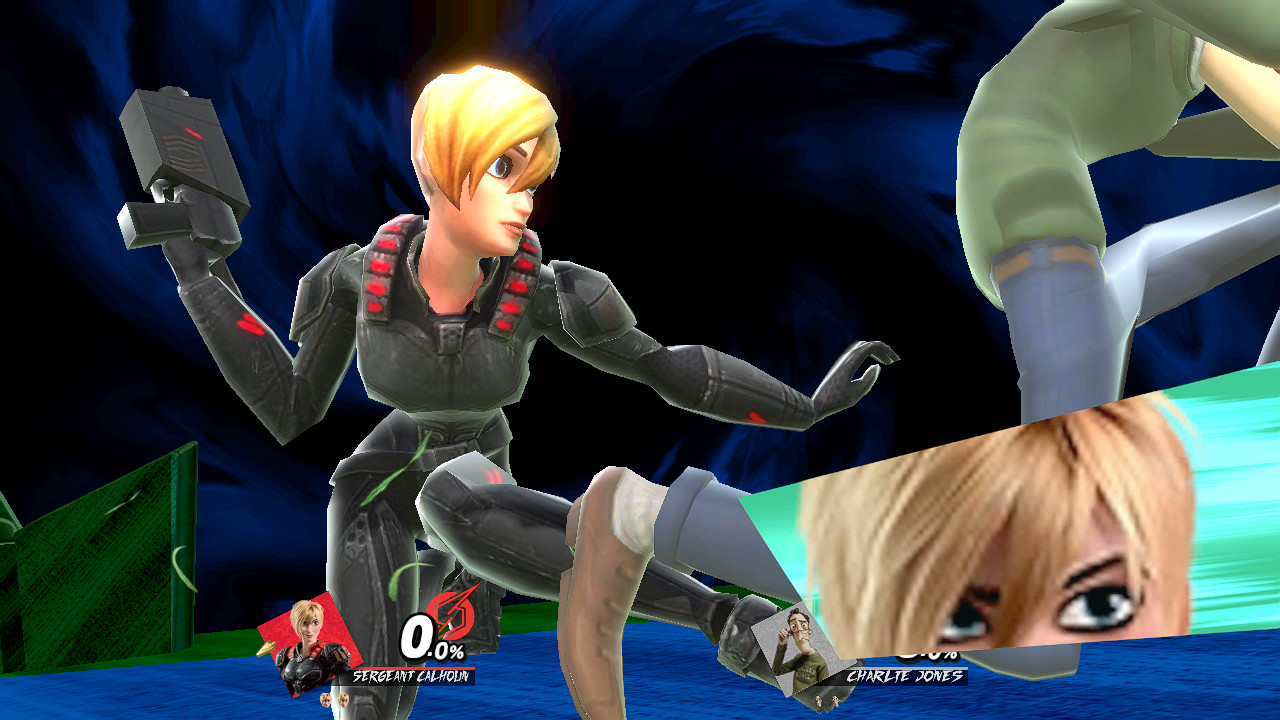The image size is (1280, 720).
Task: Select the second Calhoun stock icon
Action: pyautogui.click(x=344, y=700)
